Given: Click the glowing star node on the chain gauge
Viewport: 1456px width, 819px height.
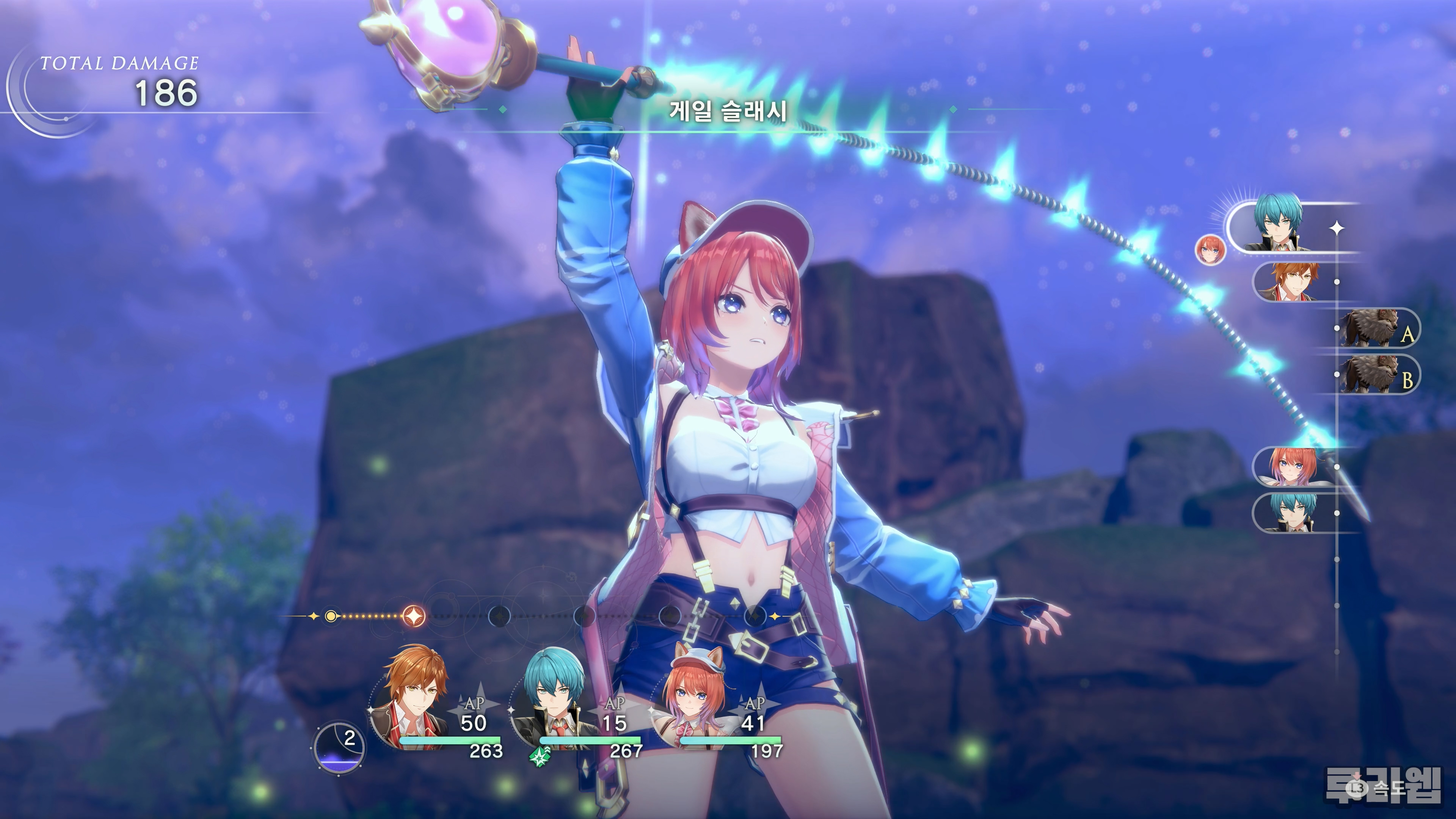Looking at the screenshot, I should (414, 615).
